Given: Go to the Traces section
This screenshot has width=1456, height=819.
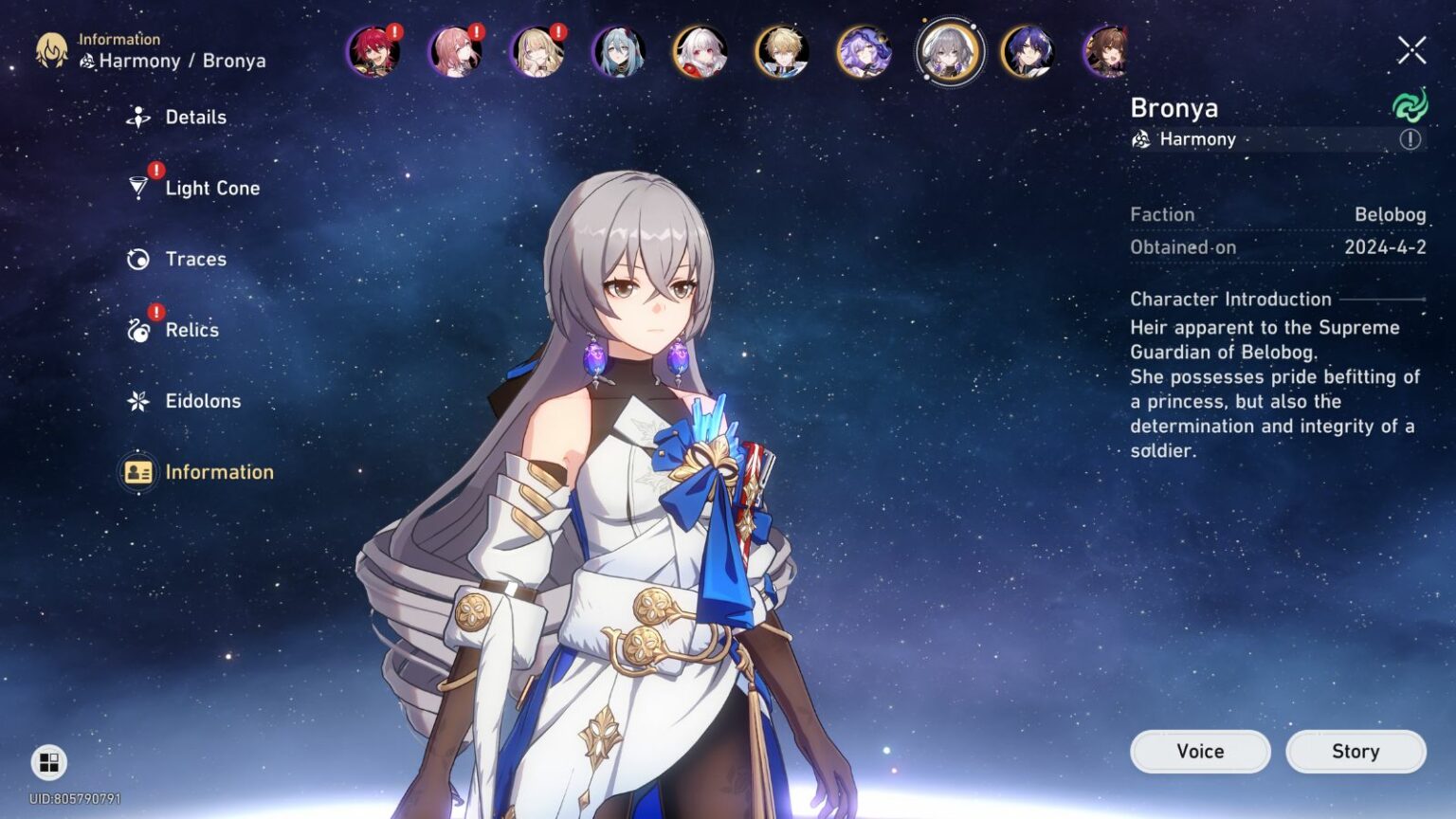Looking at the screenshot, I should pyautogui.click(x=194, y=260).
